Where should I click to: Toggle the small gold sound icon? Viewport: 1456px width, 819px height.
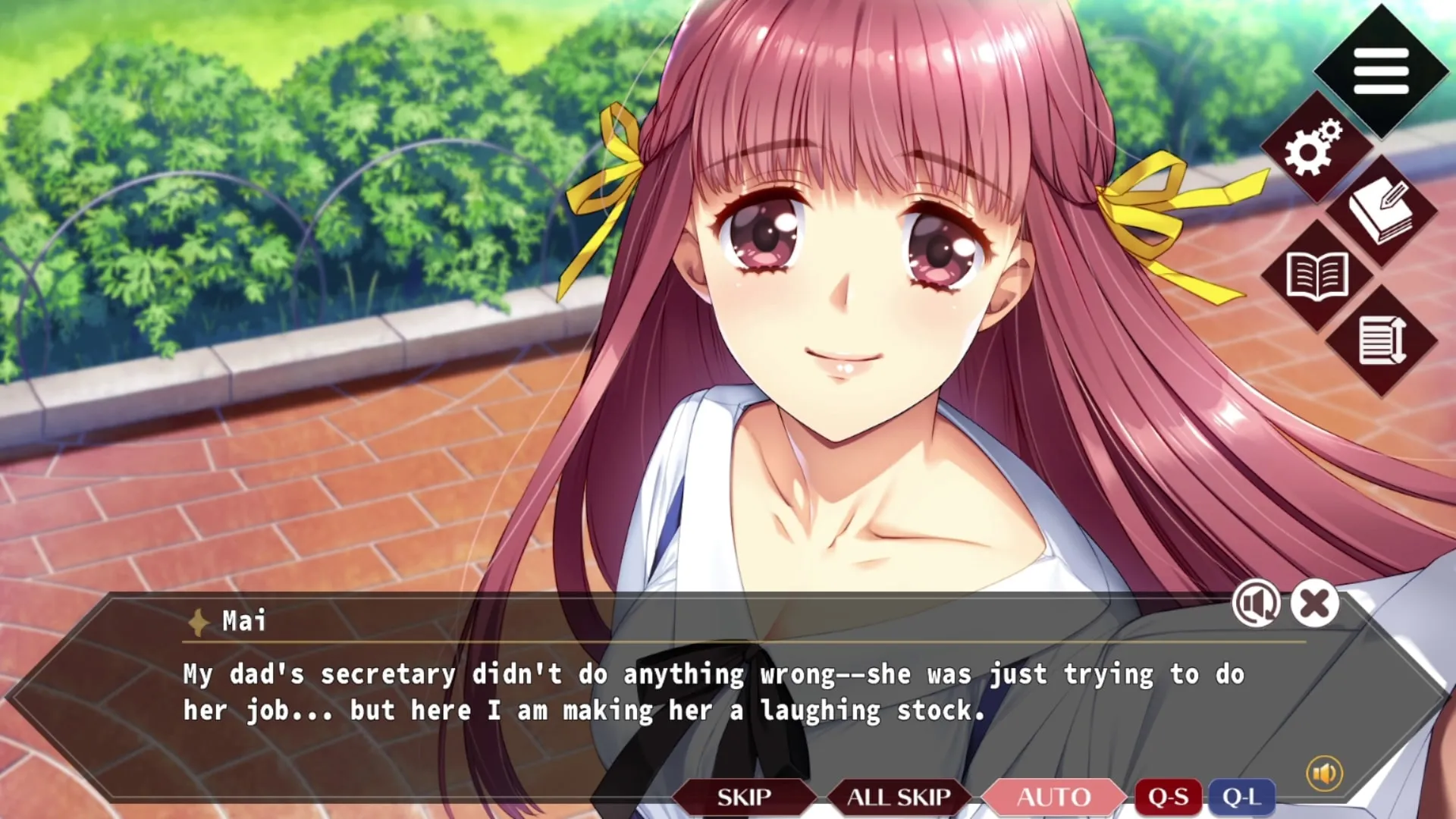point(1324,773)
